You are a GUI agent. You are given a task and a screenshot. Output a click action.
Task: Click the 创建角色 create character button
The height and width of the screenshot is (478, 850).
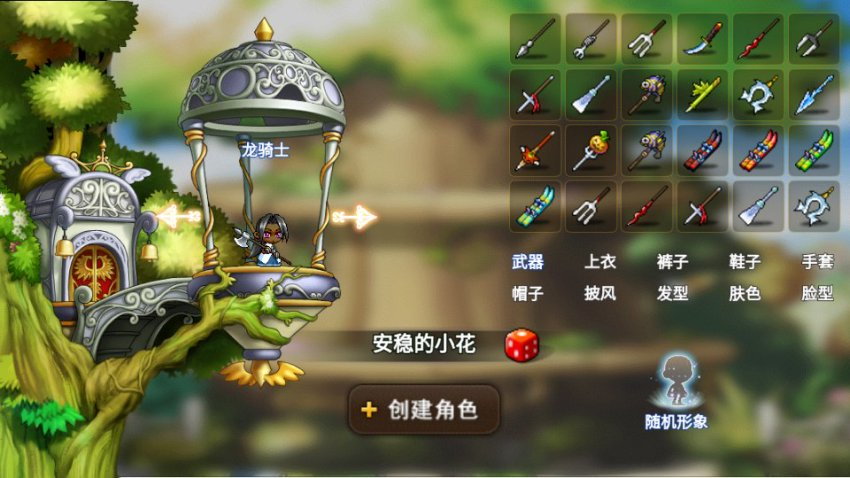tap(424, 409)
